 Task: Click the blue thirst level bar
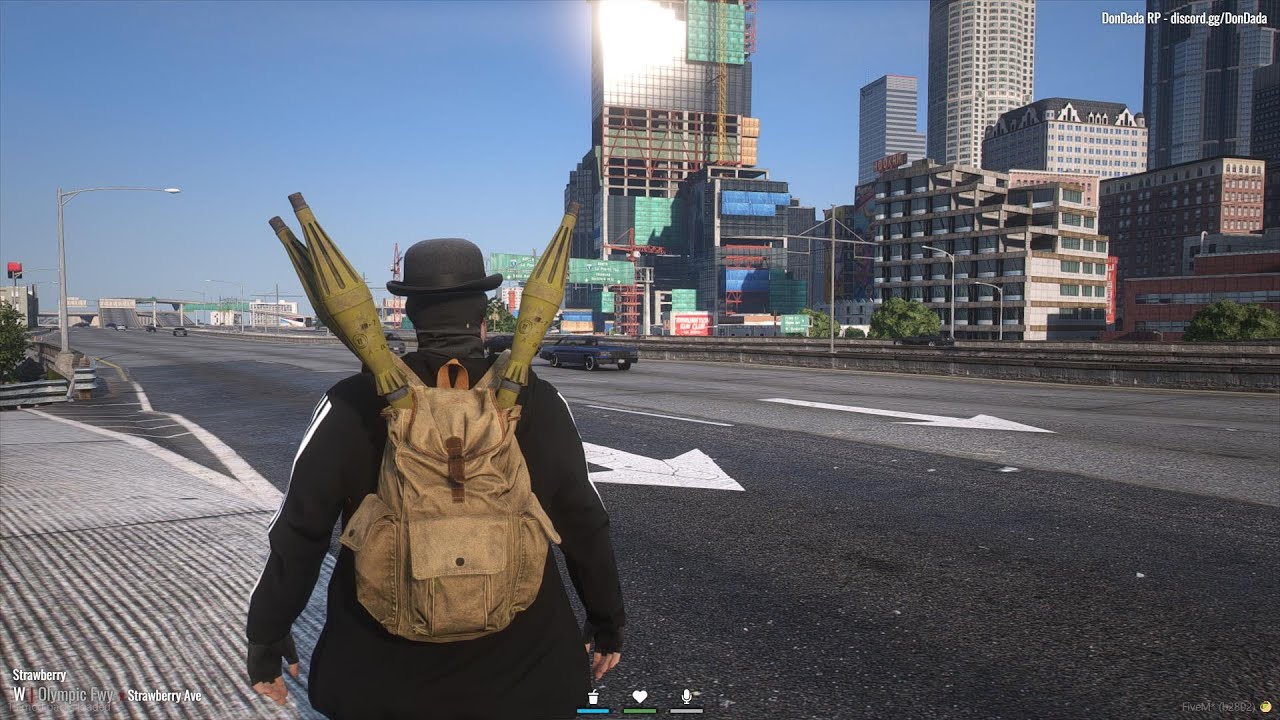592,710
